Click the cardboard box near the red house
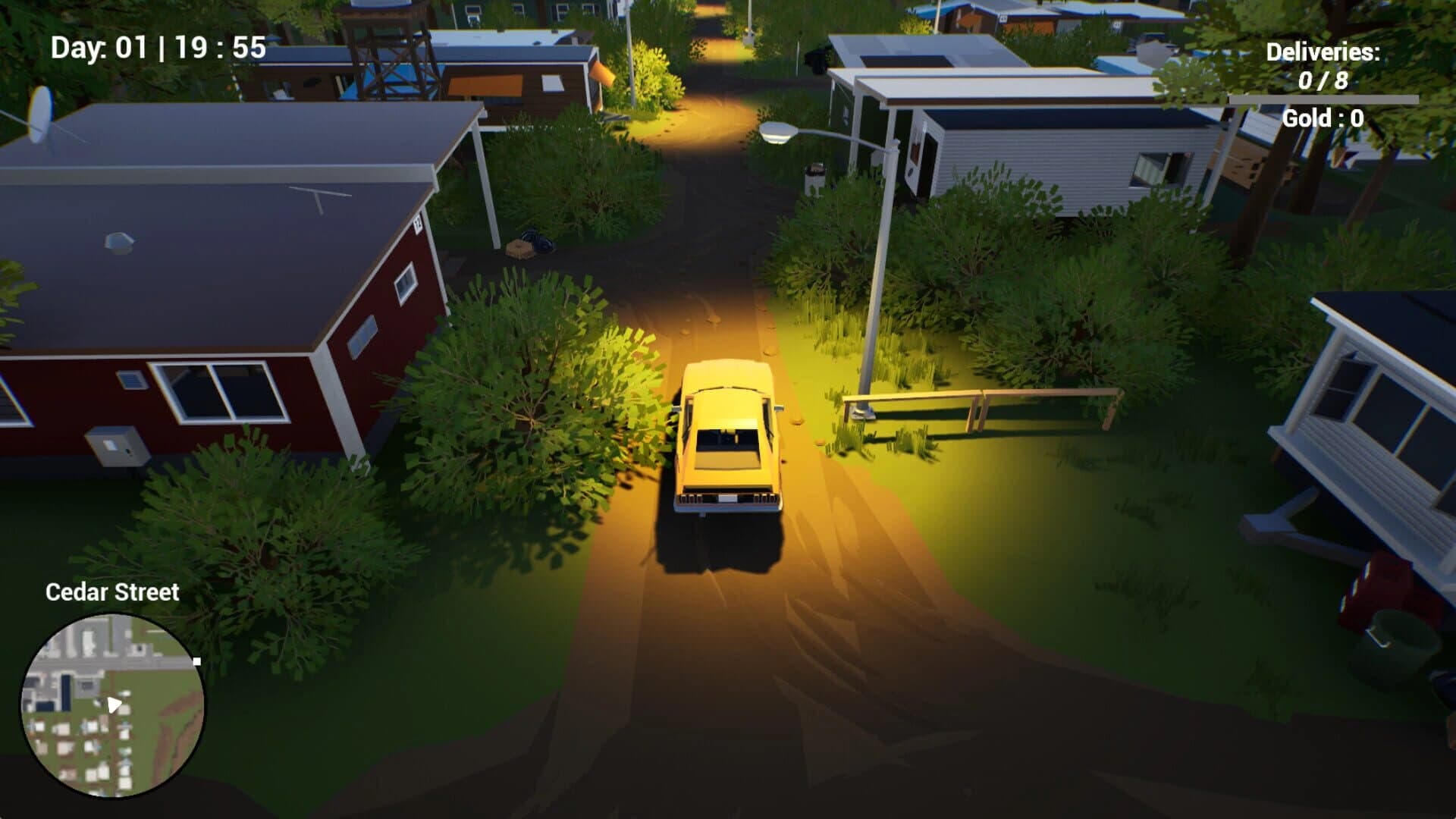Image resolution: width=1456 pixels, height=819 pixels. point(519,249)
